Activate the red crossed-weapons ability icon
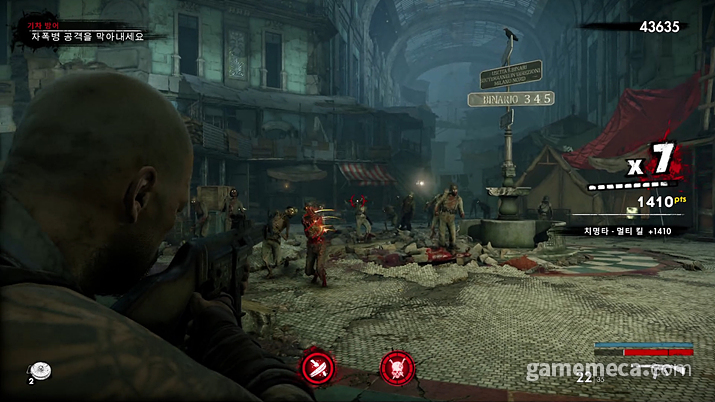 coord(318,367)
